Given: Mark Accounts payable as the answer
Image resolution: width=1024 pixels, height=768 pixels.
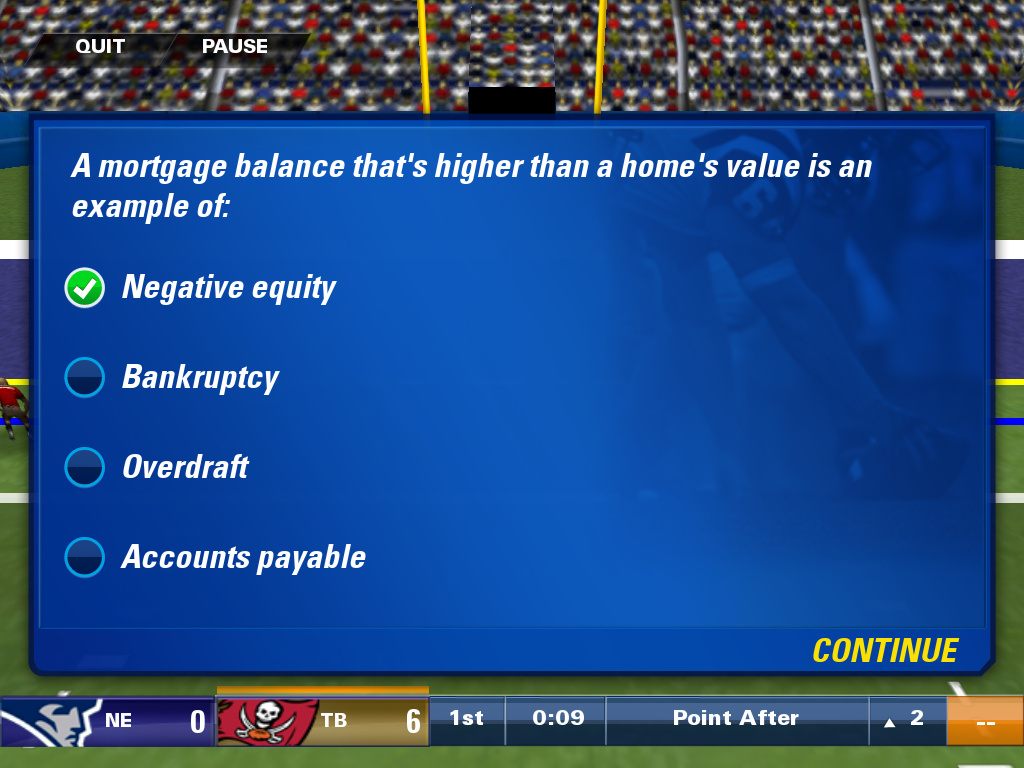Looking at the screenshot, I should (x=85, y=558).
